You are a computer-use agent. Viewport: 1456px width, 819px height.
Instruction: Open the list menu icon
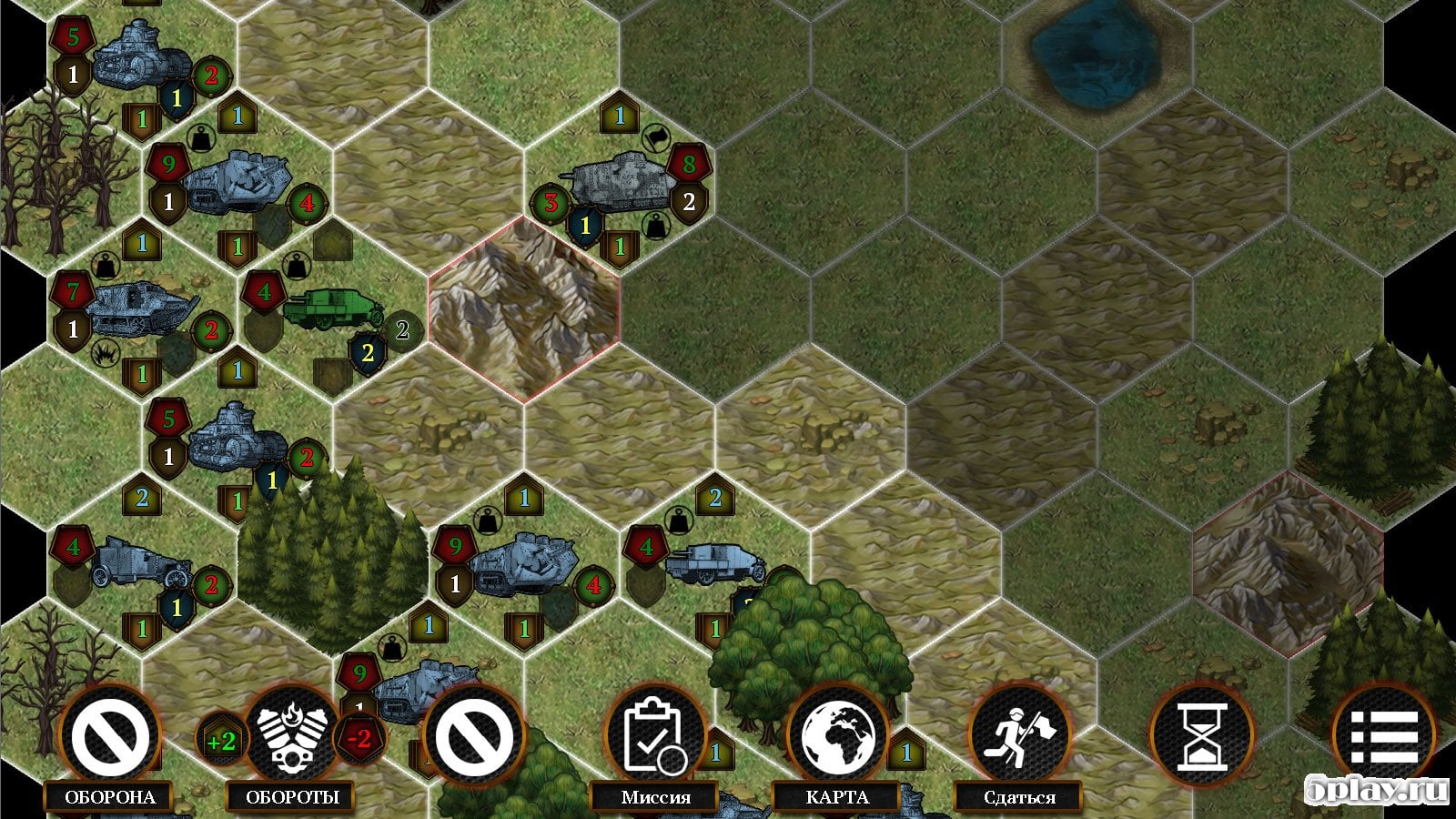pos(1383,736)
